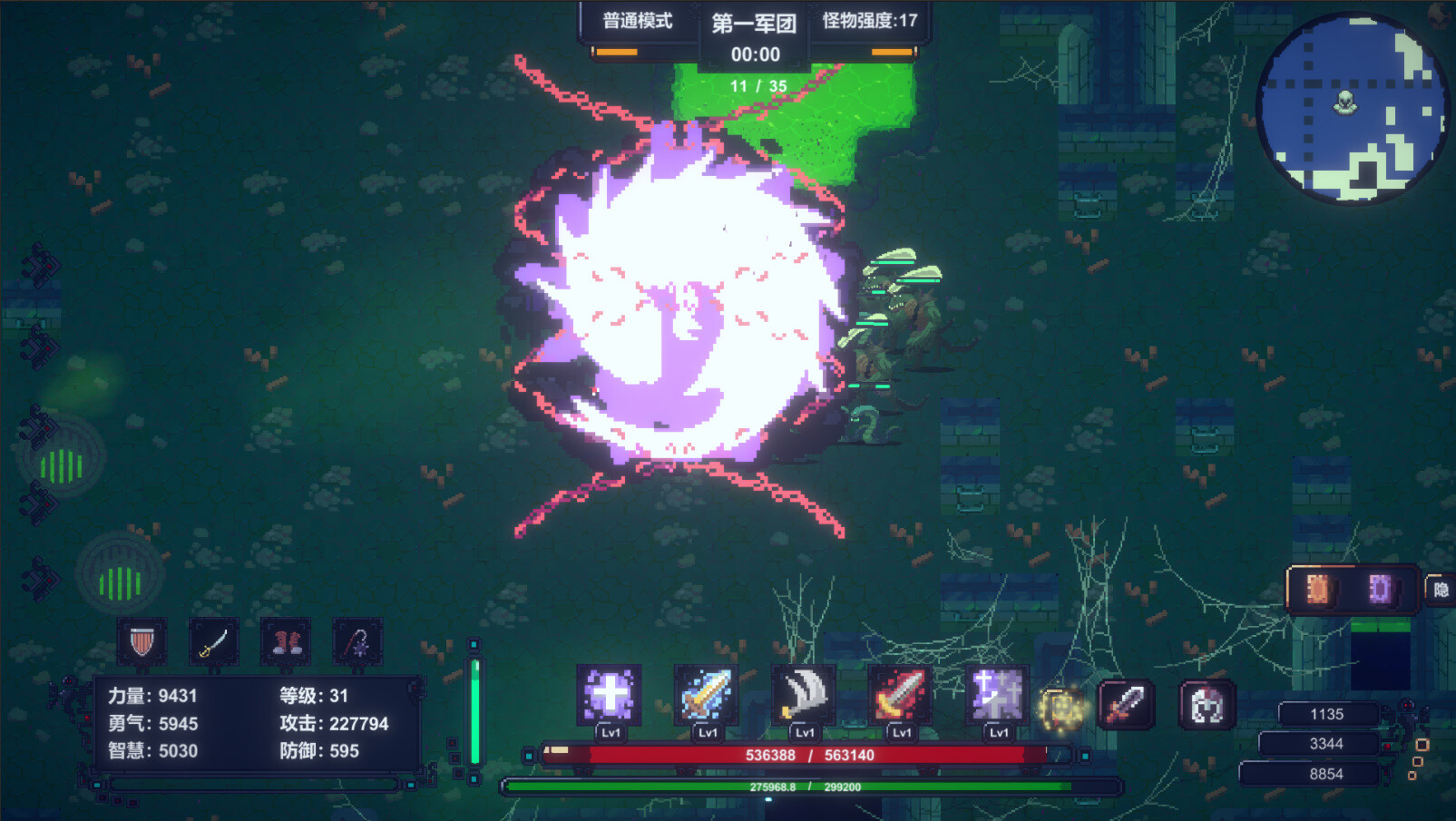Inspect the equipped curved saber slot
The height and width of the screenshot is (821, 1456).
click(x=212, y=641)
